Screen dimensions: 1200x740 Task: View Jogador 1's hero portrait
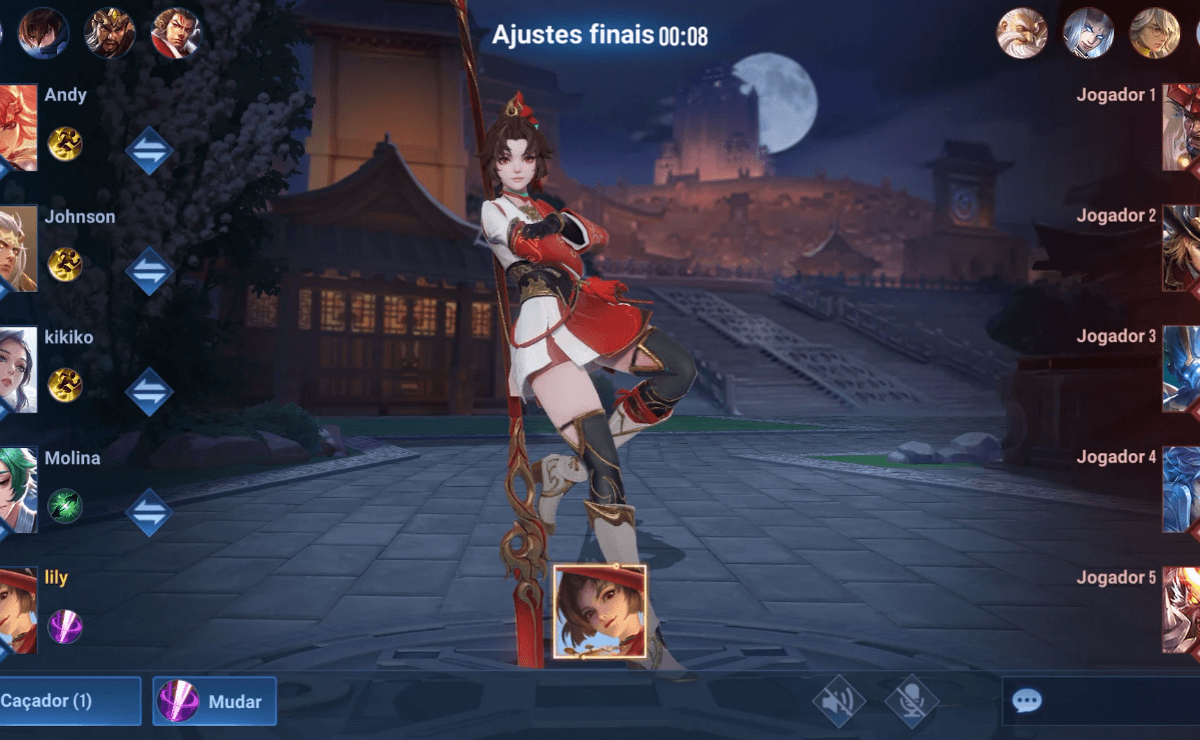point(1181,127)
